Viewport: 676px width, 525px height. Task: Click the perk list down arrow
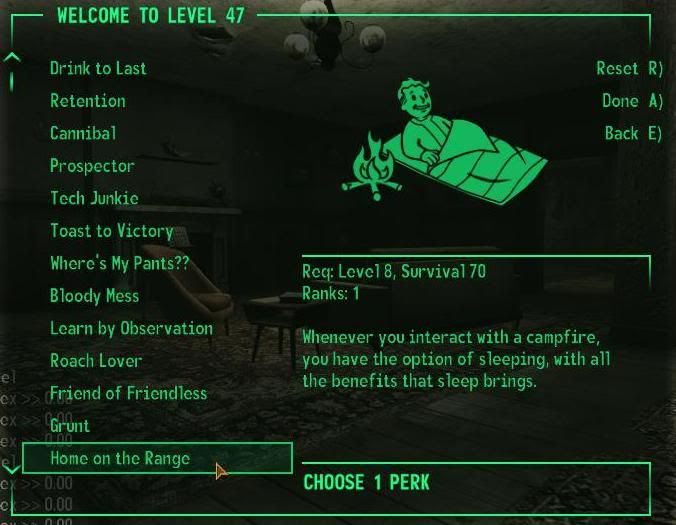(12, 467)
